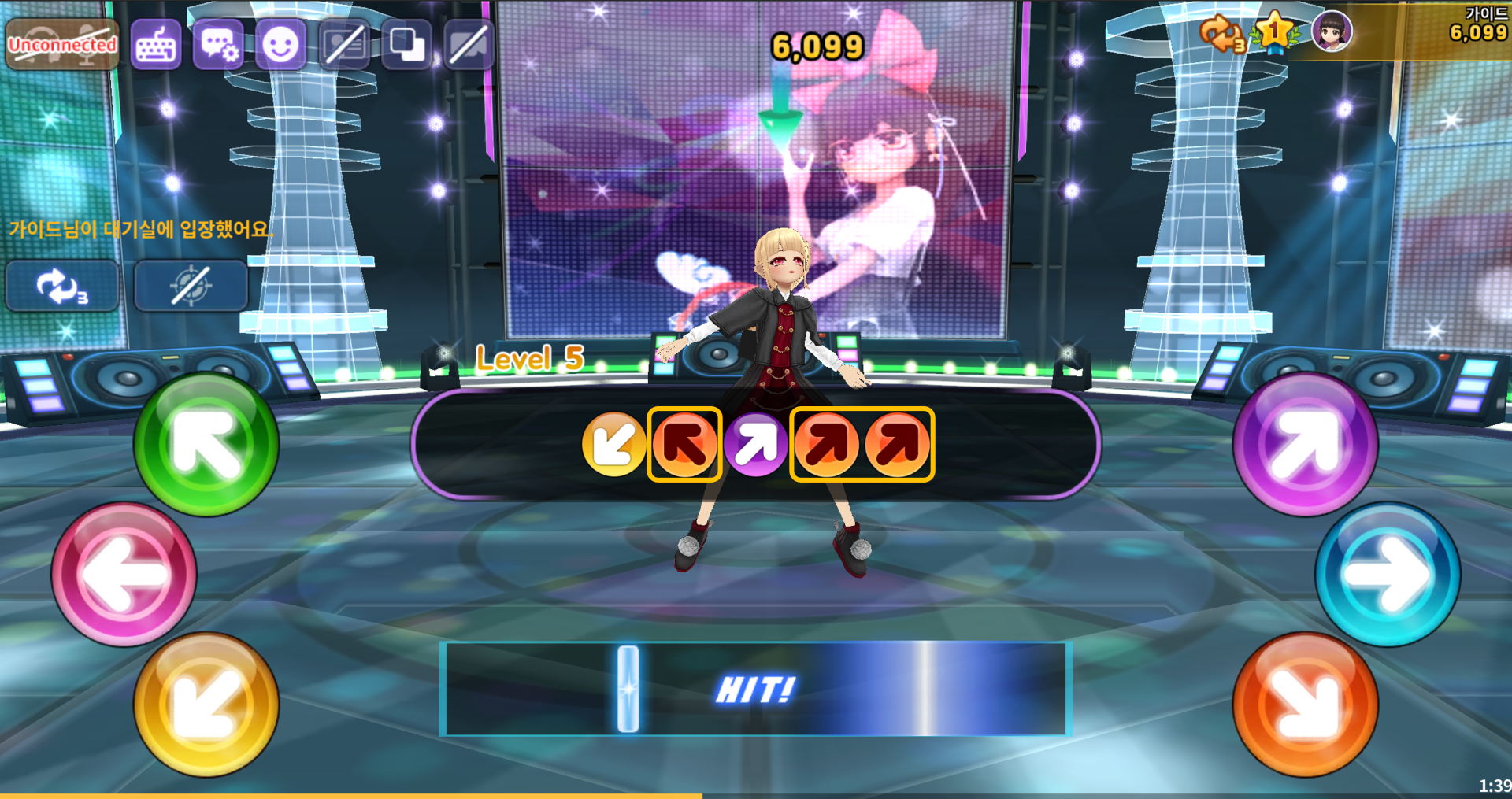Toggle the slashed icon beside the overlapping squares
Image resolution: width=1512 pixels, height=799 pixels.
469,45
